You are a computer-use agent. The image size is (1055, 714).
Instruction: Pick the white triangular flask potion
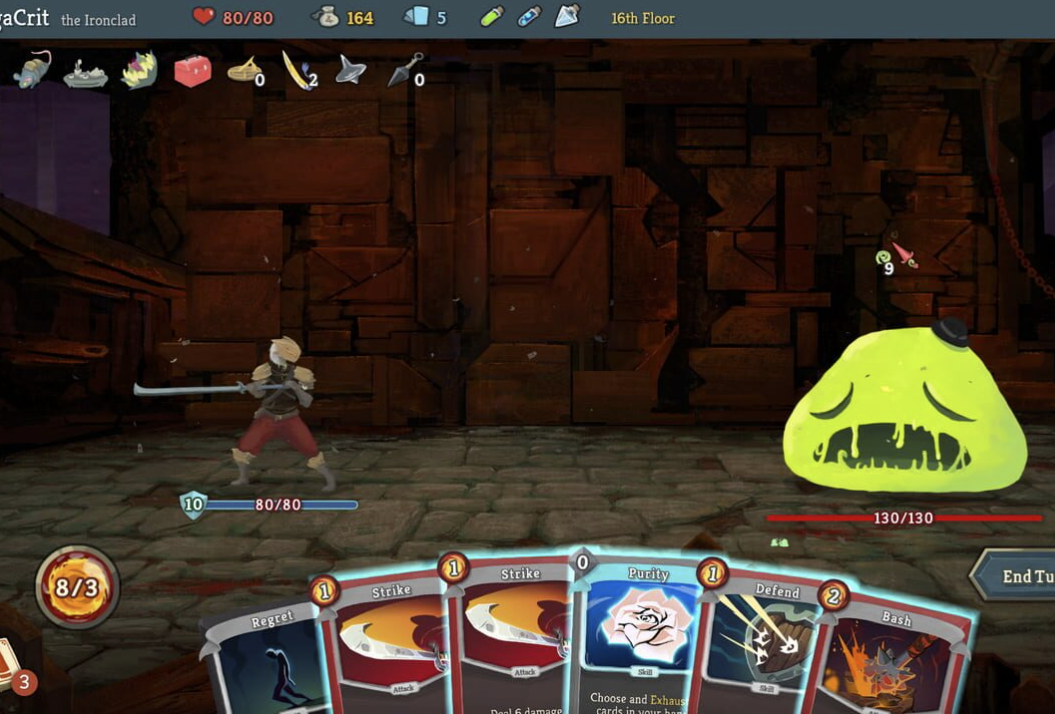pyautogui.click(x=566, y=17)
